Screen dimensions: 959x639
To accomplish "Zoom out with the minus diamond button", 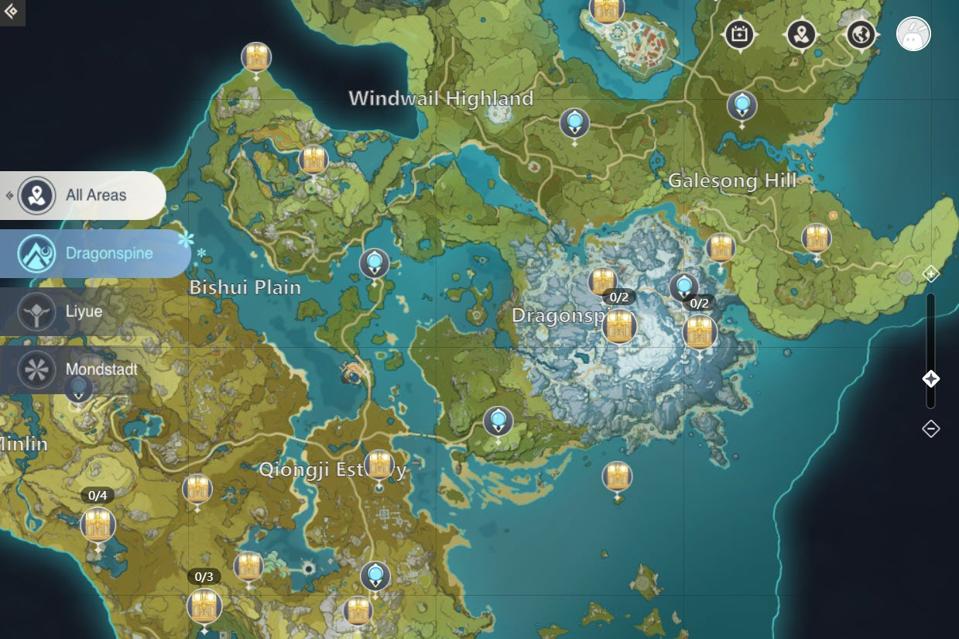I will [x=930, y=428].
